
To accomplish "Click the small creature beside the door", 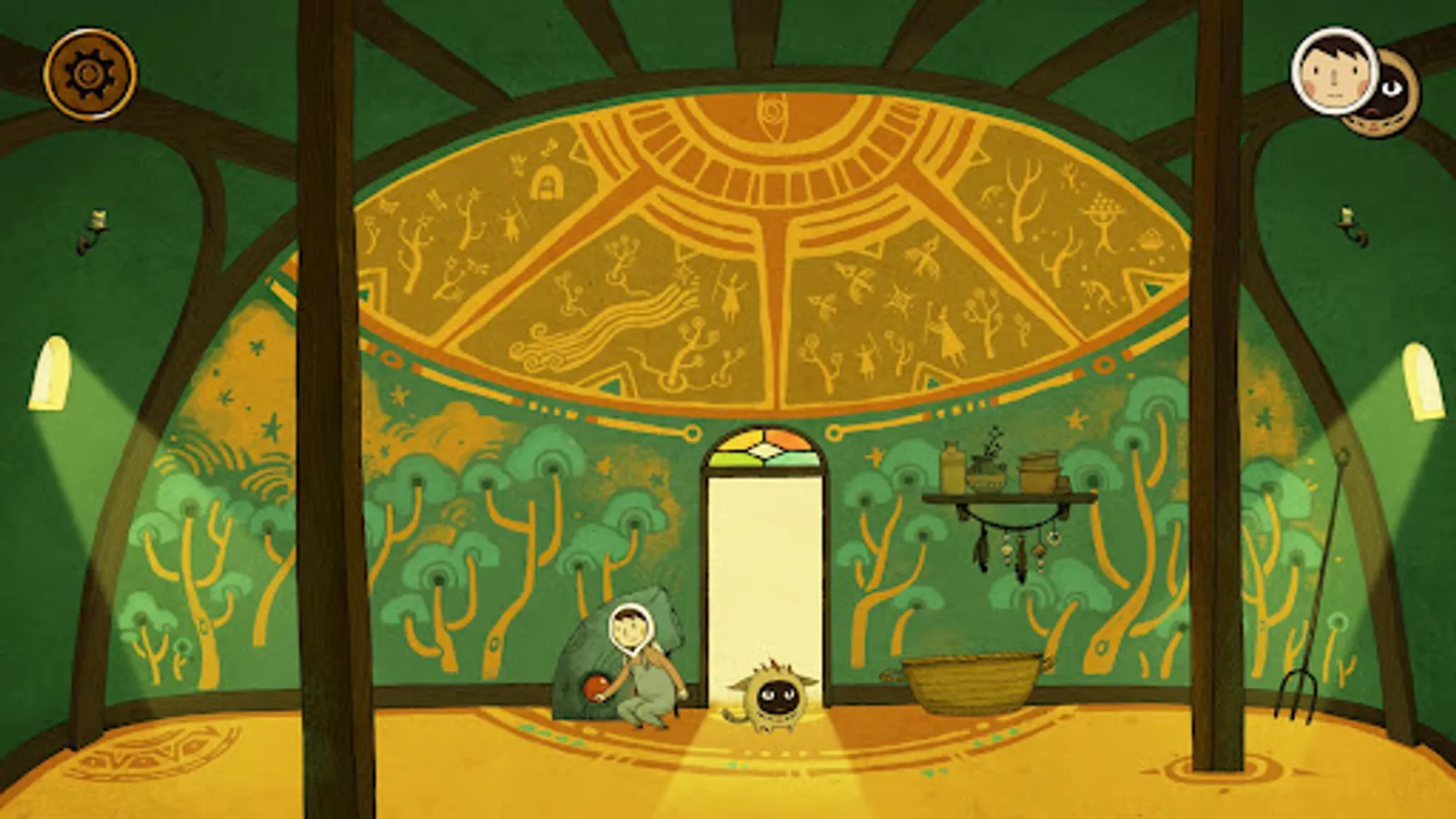I will [774, 696].
